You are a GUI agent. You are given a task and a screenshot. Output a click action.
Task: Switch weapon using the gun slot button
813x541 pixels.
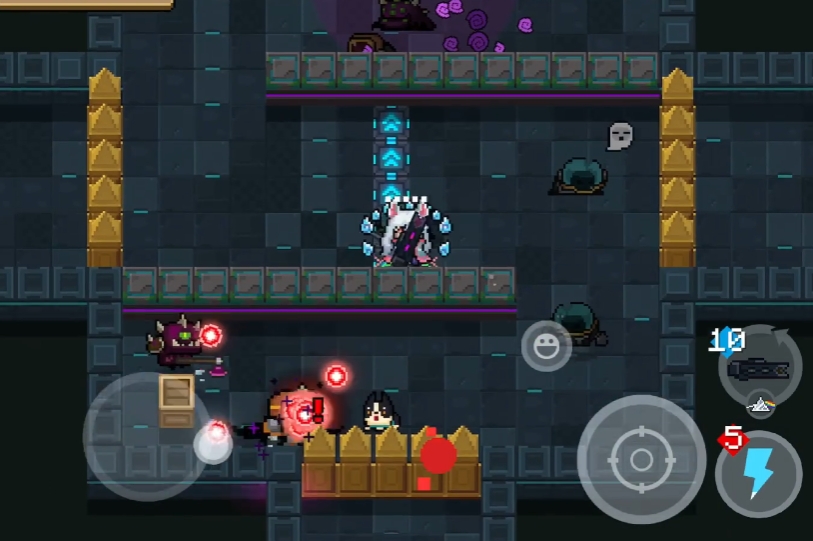point(759,368)
